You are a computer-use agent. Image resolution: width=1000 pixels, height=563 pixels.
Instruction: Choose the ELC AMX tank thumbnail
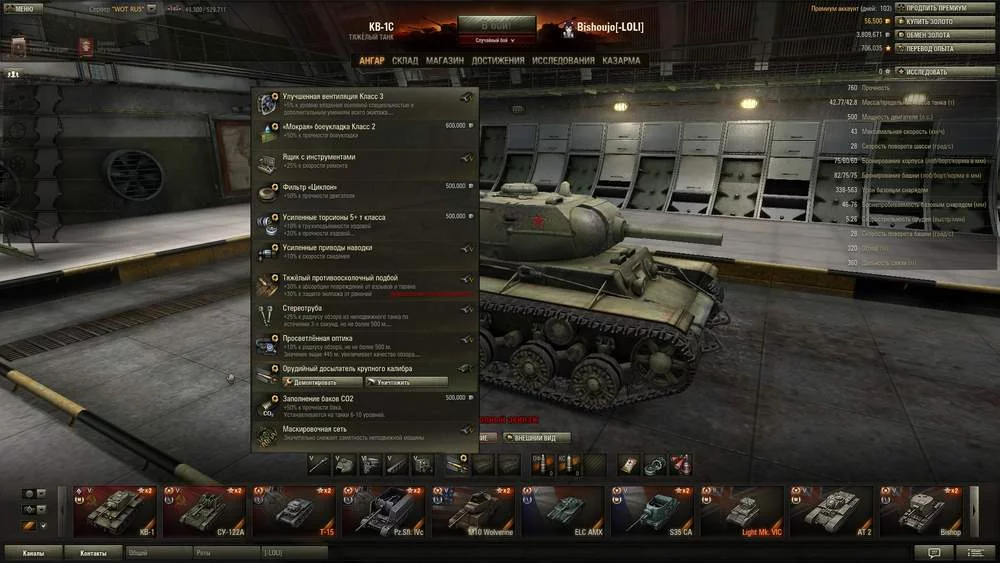click(564, 509)
